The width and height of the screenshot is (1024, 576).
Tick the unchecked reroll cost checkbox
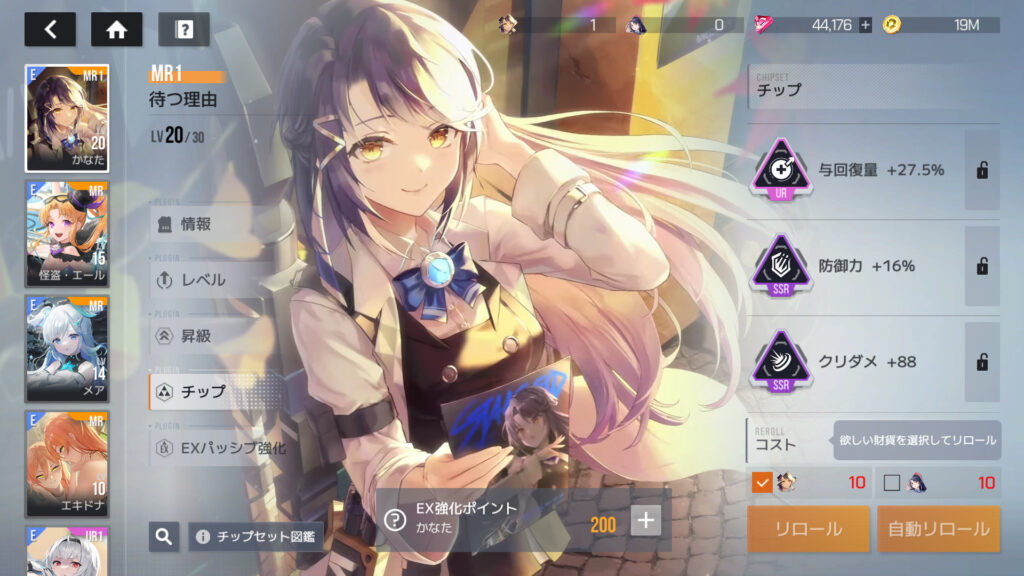click(x=892, y=483)
